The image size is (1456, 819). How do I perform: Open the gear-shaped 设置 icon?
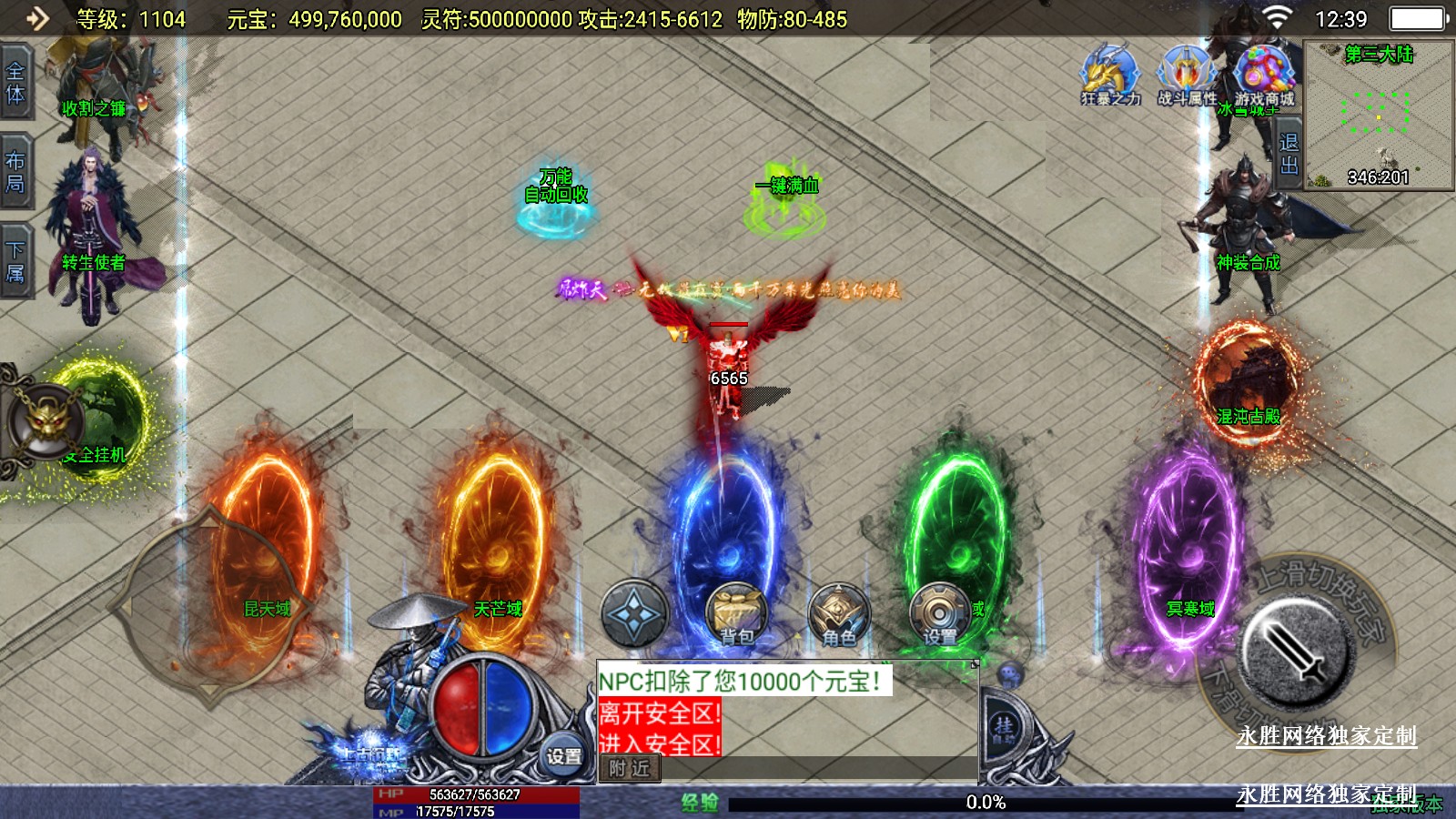click(x=939, y=614)
